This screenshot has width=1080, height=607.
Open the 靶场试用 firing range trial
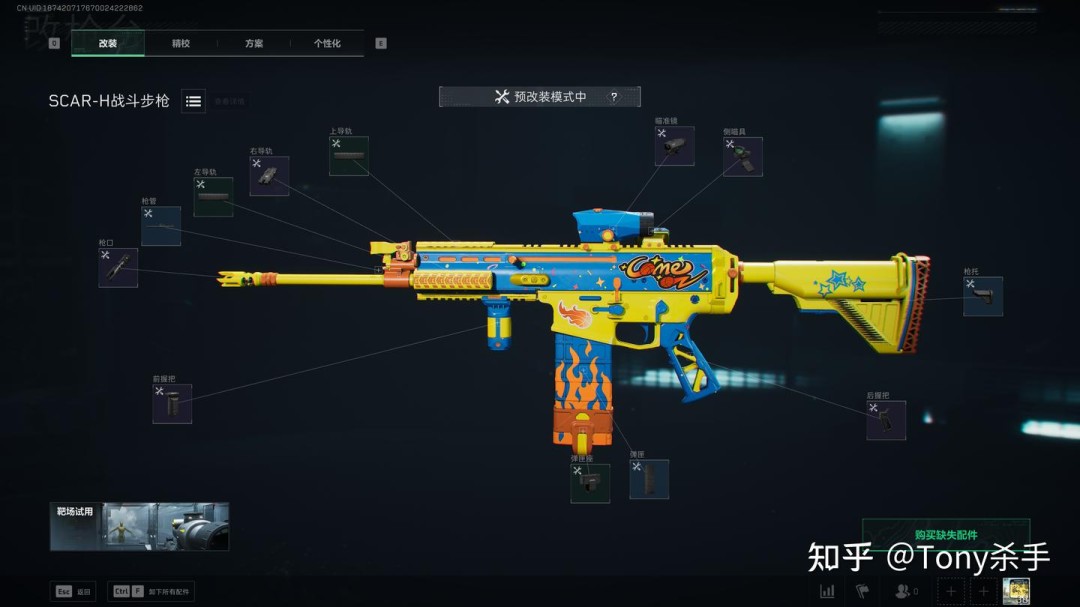click(x=139, y=527)
